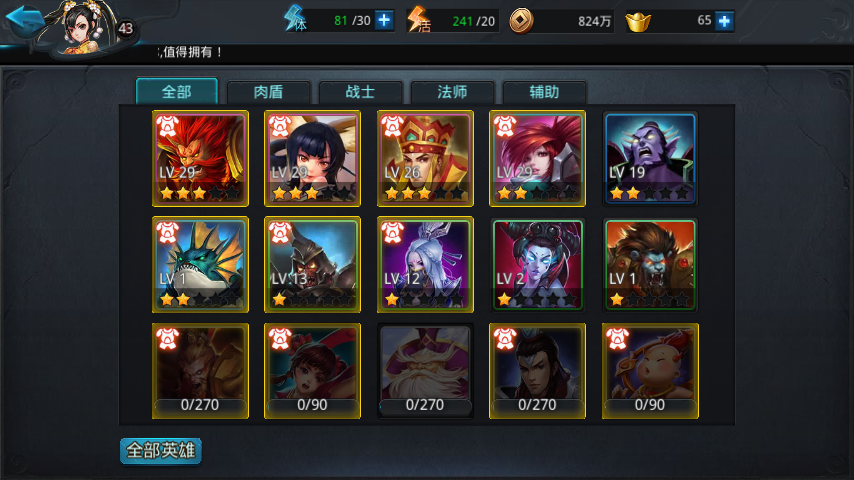Open the locked pig hero 0/90
The height and width of the screenshot is (480, 854).
tap(650, 370)
